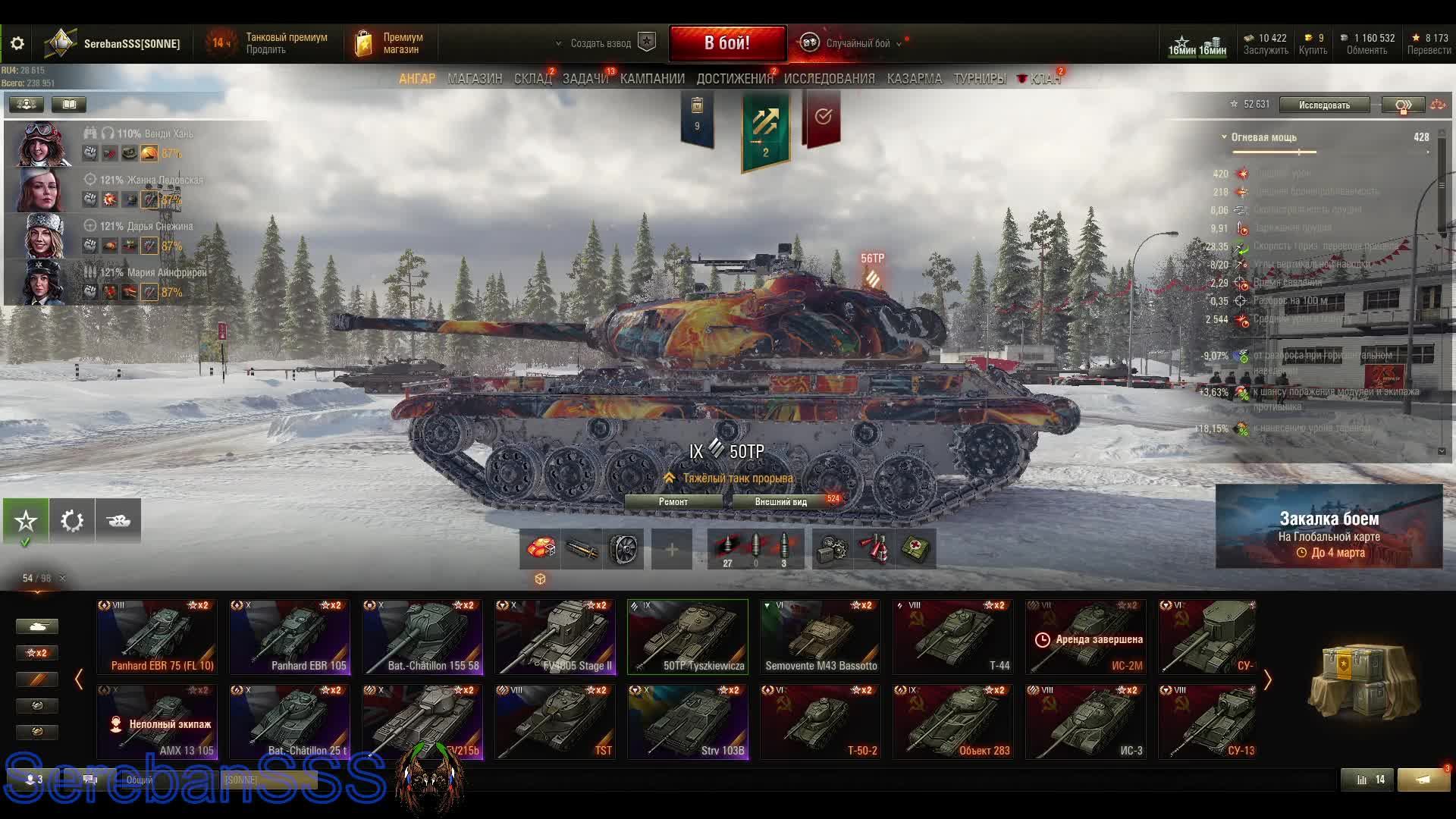The image size is (1456, 819).
Task: Open the ИССЛЕДОВАНИЯ tab
Action: [x=829, y=79]
